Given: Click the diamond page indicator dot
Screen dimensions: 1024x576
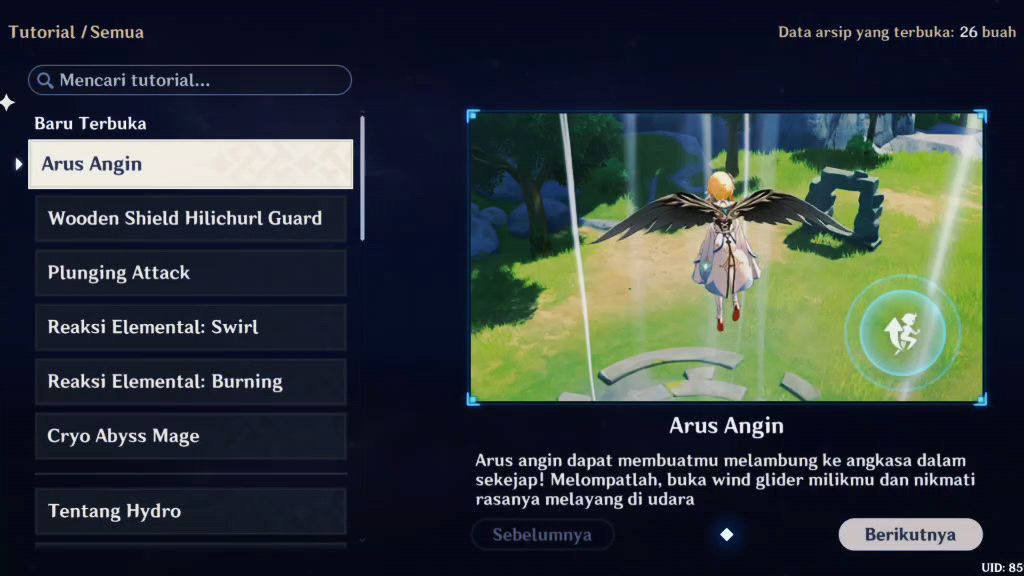Looking at the screenshot, I should click(727, 535).
